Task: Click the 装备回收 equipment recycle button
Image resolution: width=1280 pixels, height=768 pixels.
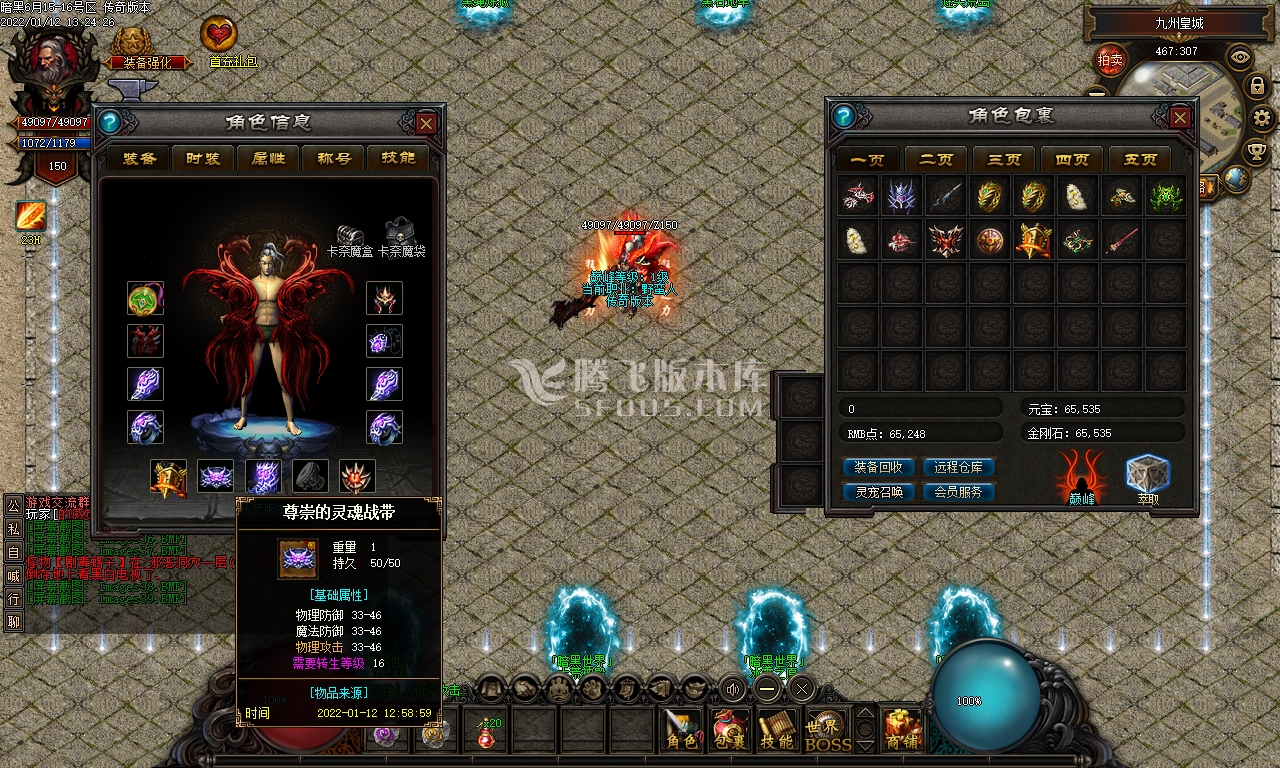Action: click(879, 467)
